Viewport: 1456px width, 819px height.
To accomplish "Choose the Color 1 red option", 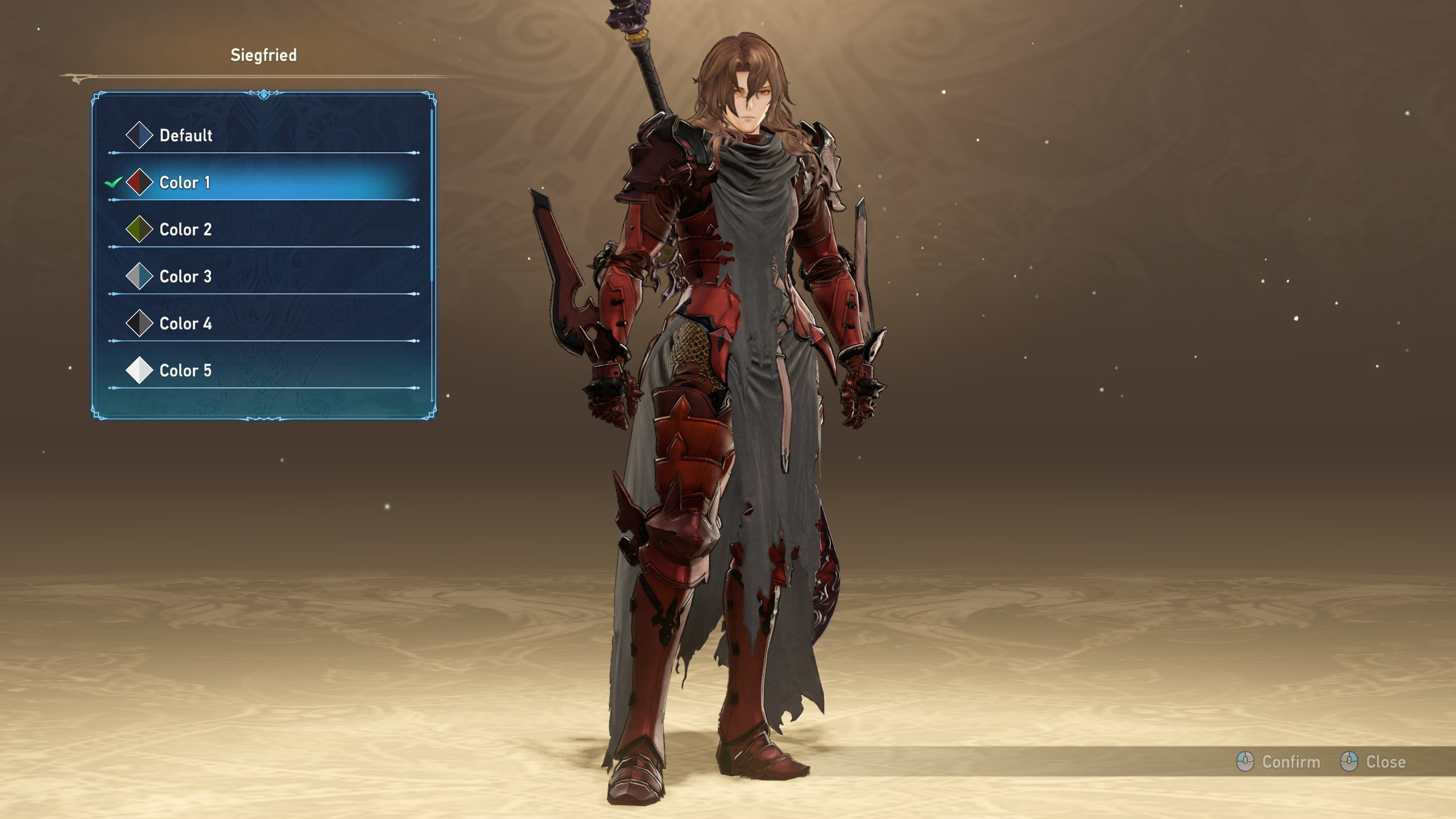I will (184, 183).
